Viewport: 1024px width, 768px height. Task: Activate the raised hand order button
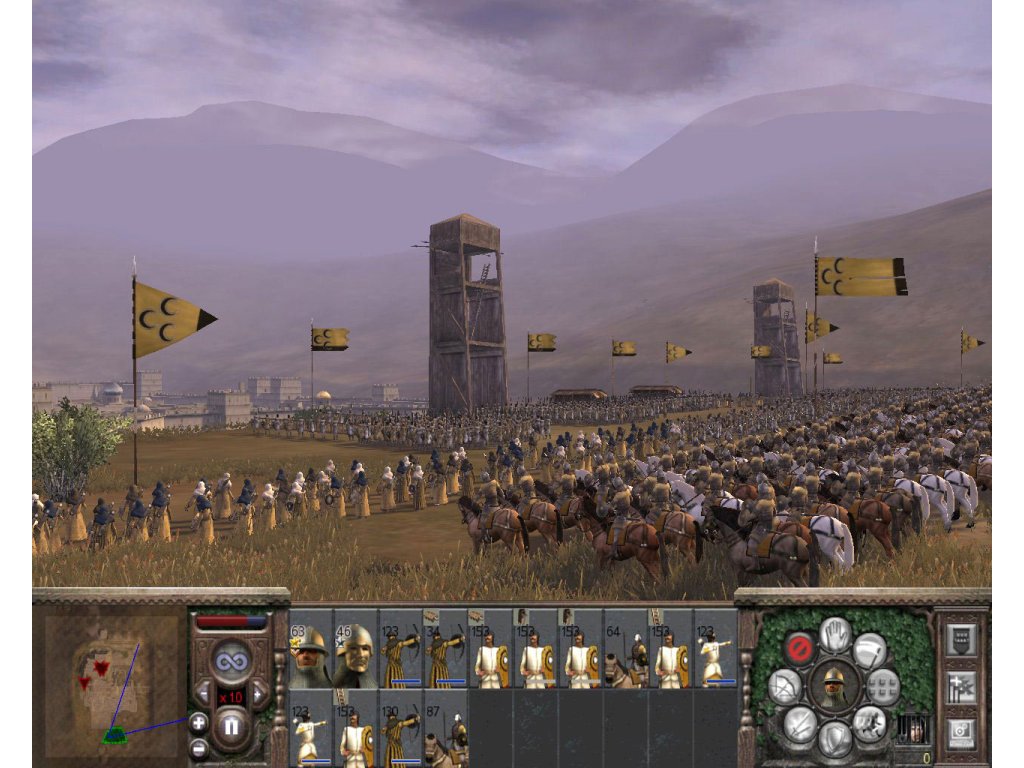tap(836, 633)
